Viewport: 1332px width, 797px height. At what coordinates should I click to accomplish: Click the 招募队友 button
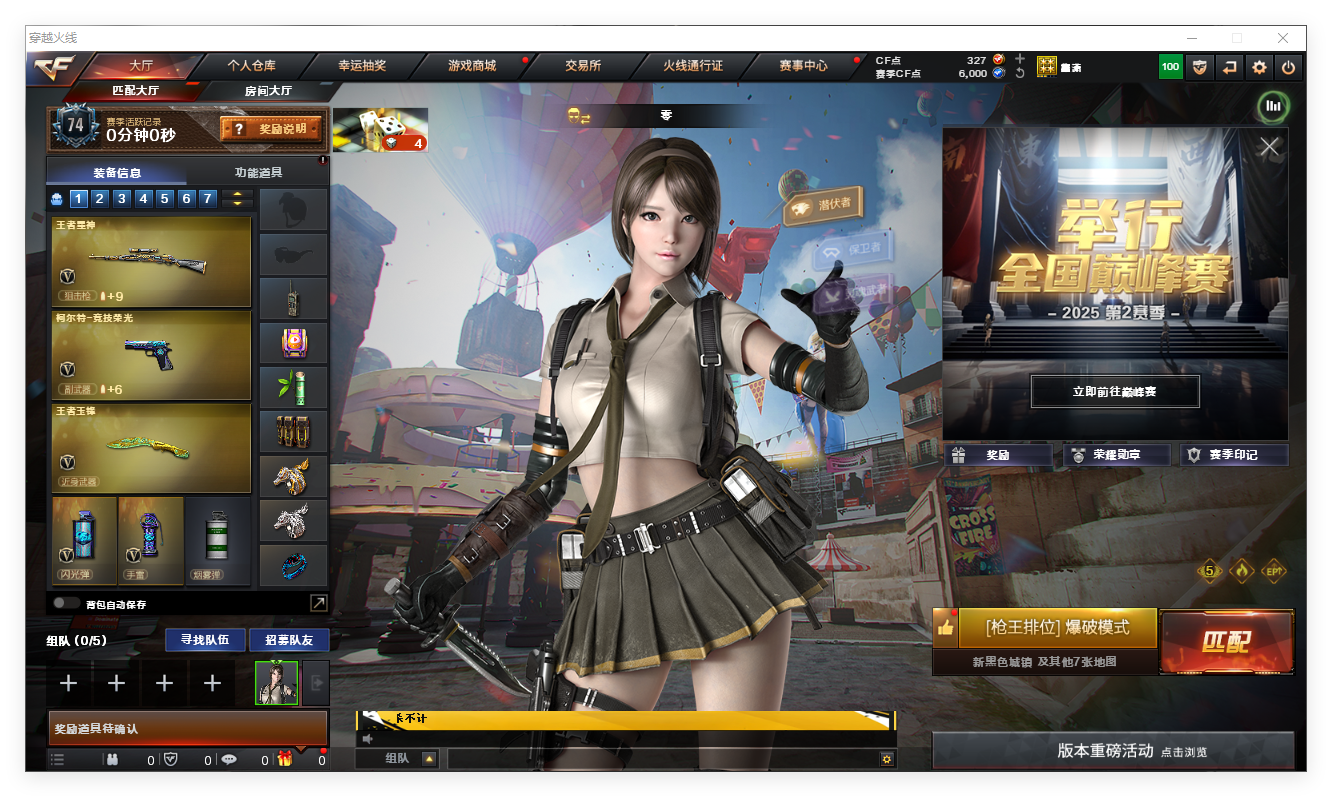[x=289, y=640]
